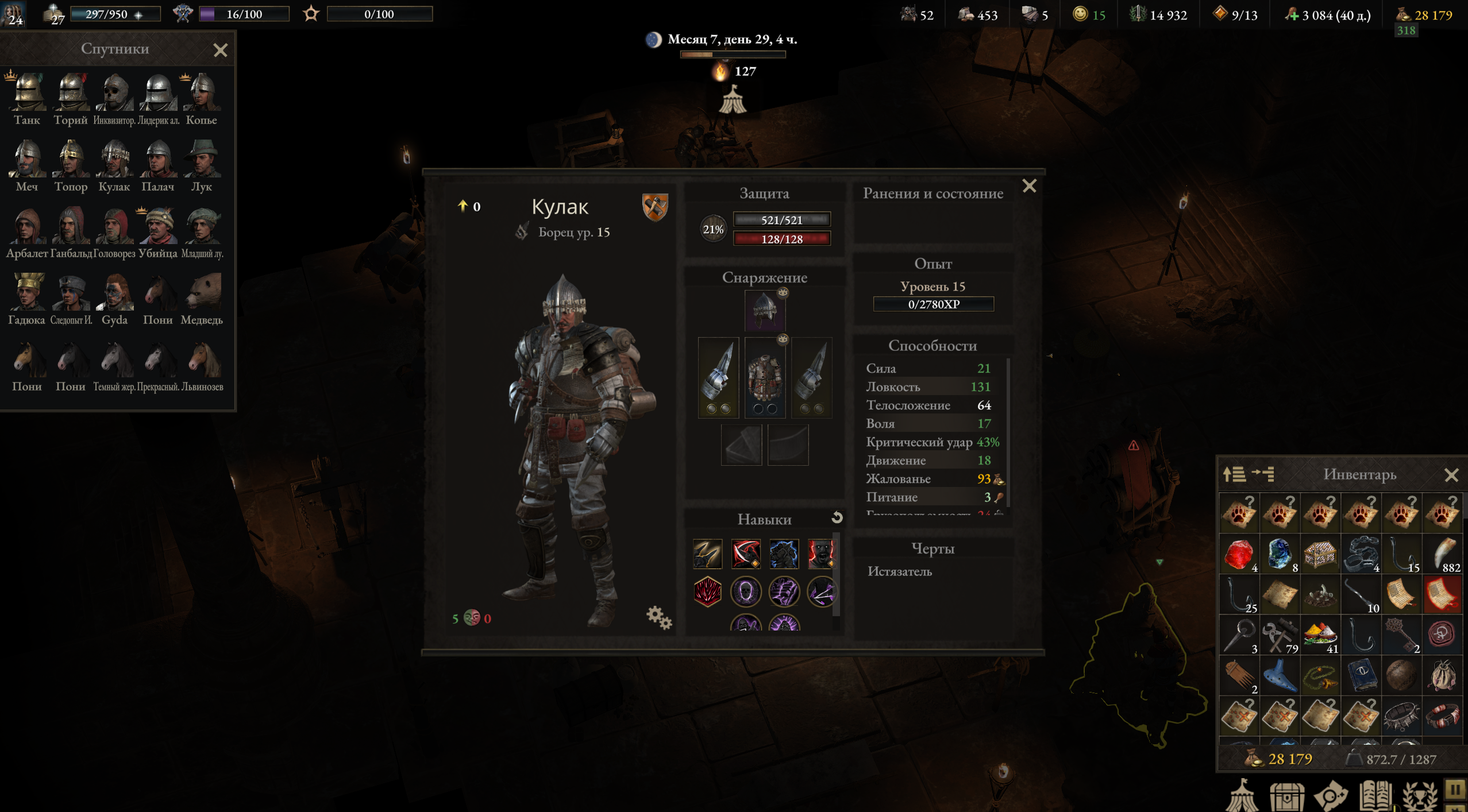Close the Кулак character sheet
1468x812 pixels.
[x=1029, y=186]
